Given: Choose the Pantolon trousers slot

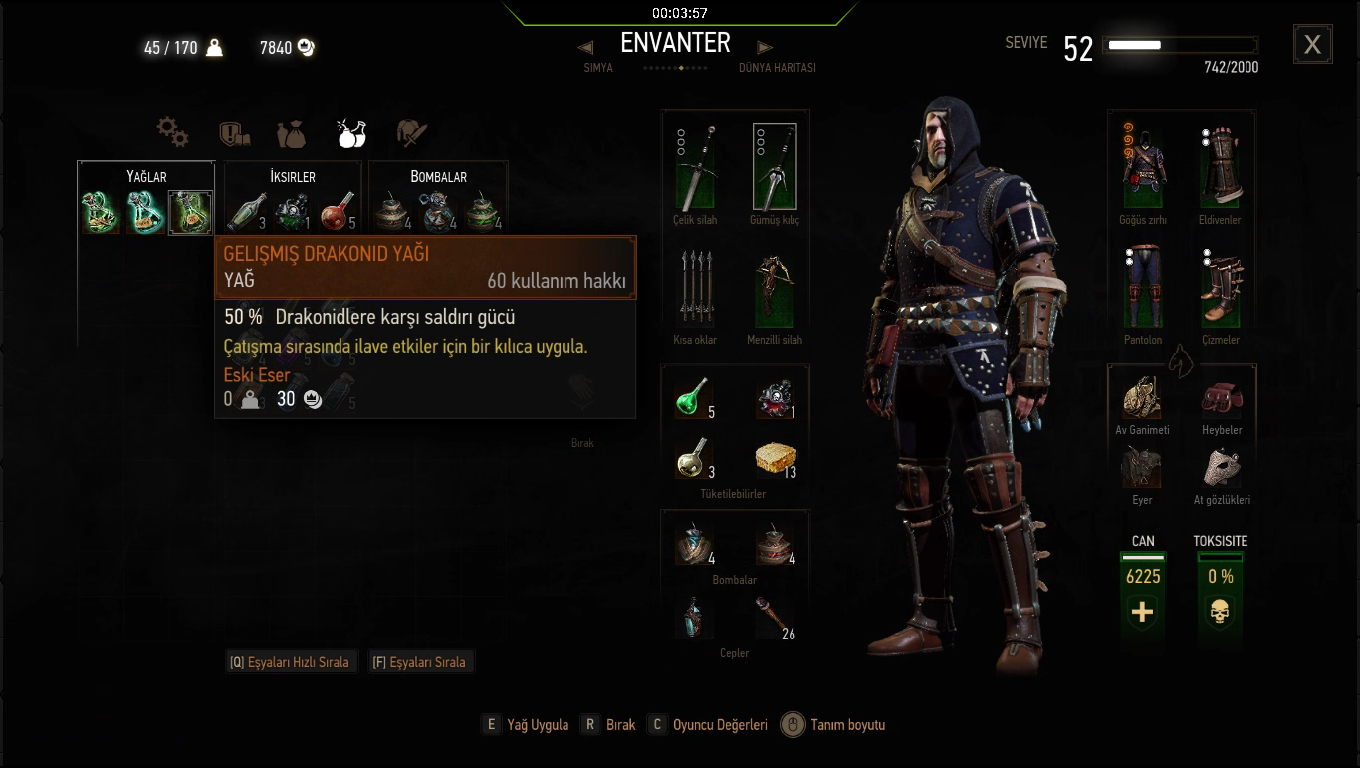Looking at the screenshot, I should coord(1143,289).
